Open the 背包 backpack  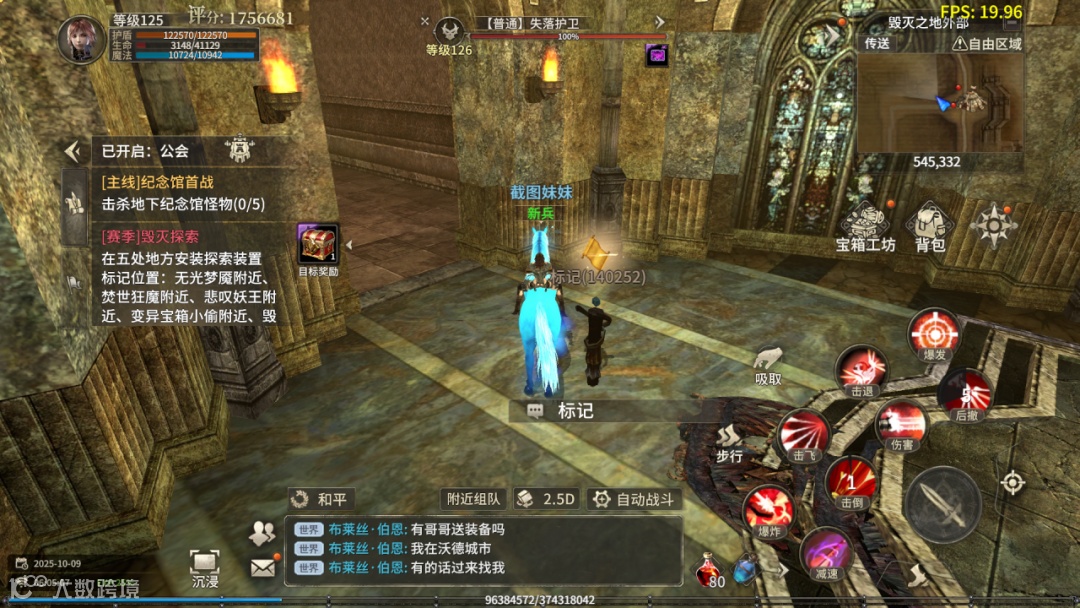tap(930, 227)
